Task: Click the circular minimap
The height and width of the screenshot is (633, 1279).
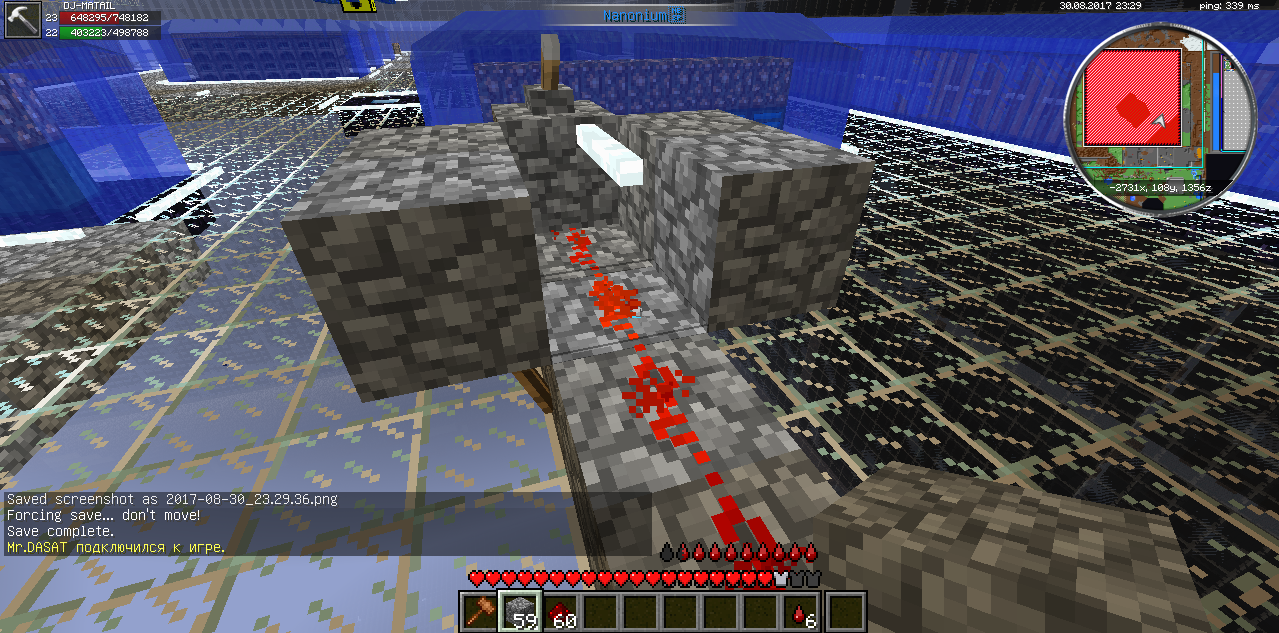Action: [x=1158, y=118]
